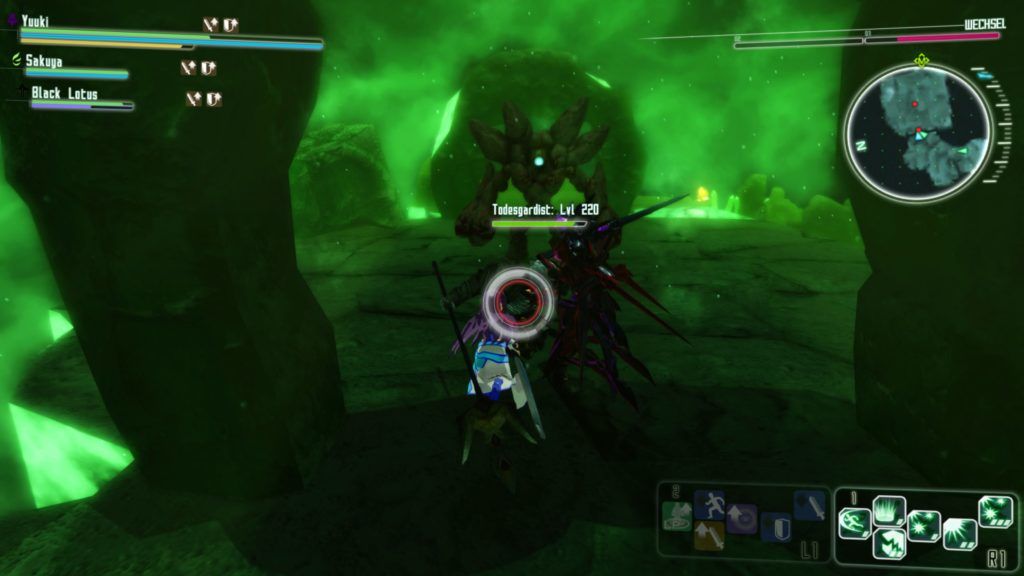Use the jagged downward fang skill
Screen dimensions: 1024x576
pyautogui.click(x=889, y=544)
